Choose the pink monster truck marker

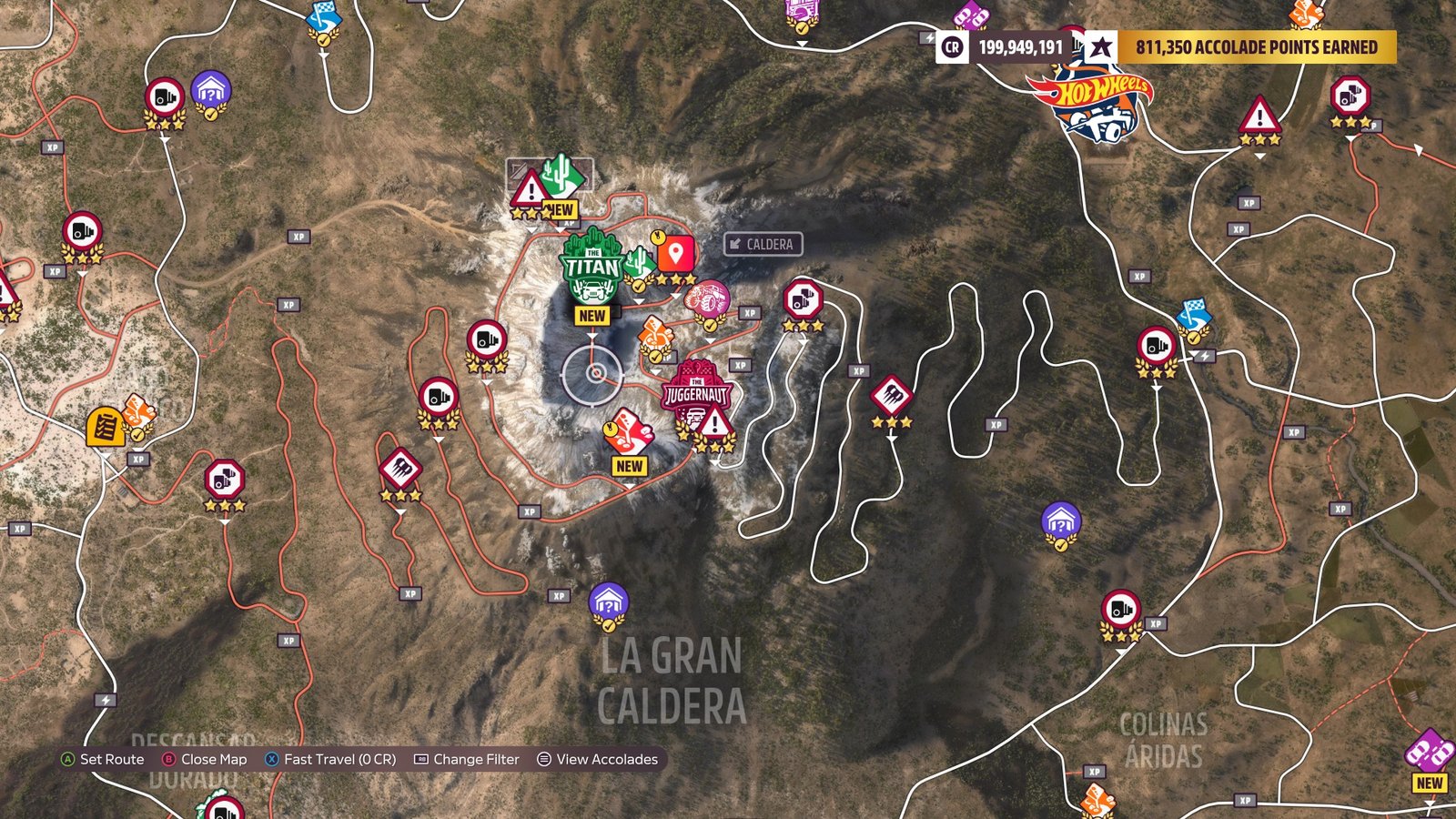(x=708, y=300)
